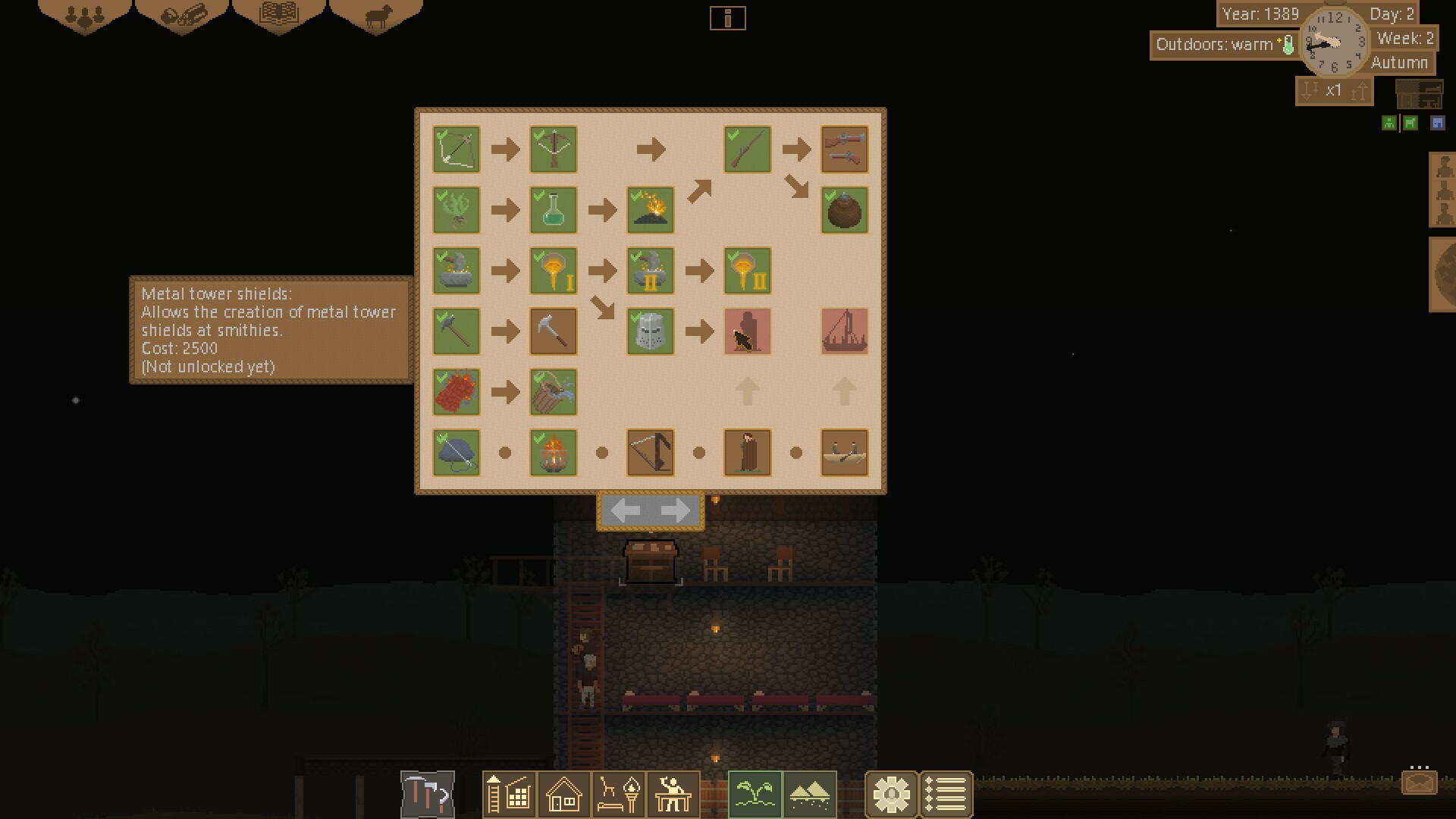Select the planting seedling tool
The height and width of the screenshot is (819, 1456).
pos(756,794)
